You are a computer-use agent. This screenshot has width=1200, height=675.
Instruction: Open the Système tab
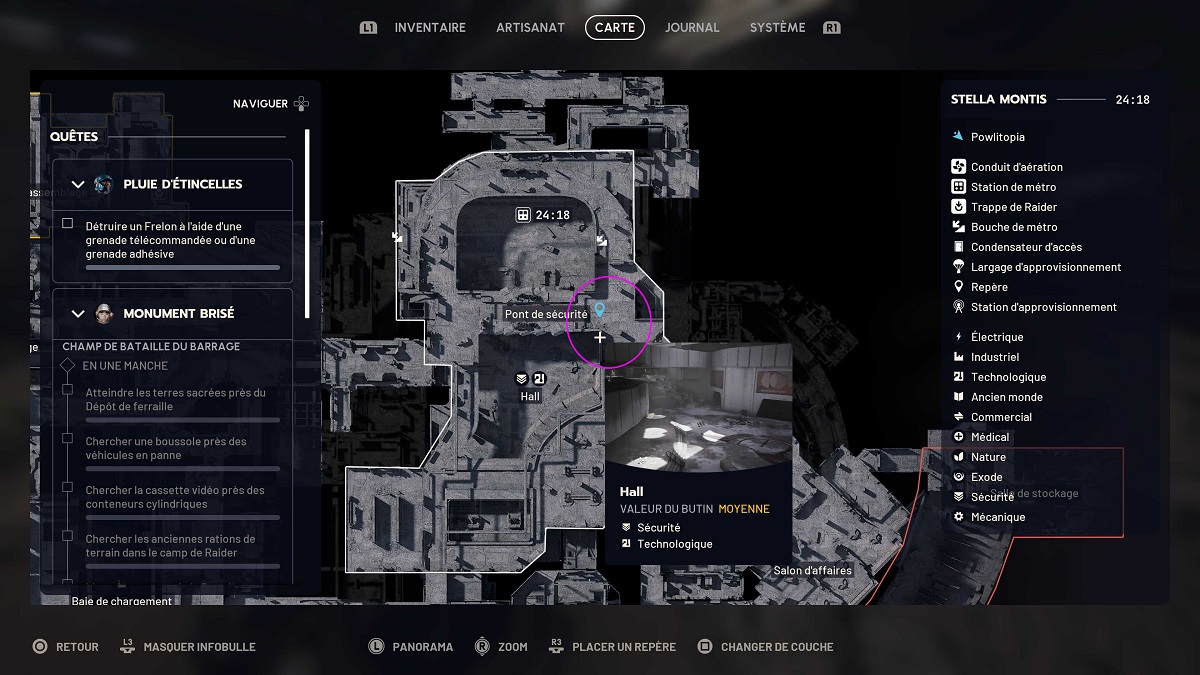[777, 27]
